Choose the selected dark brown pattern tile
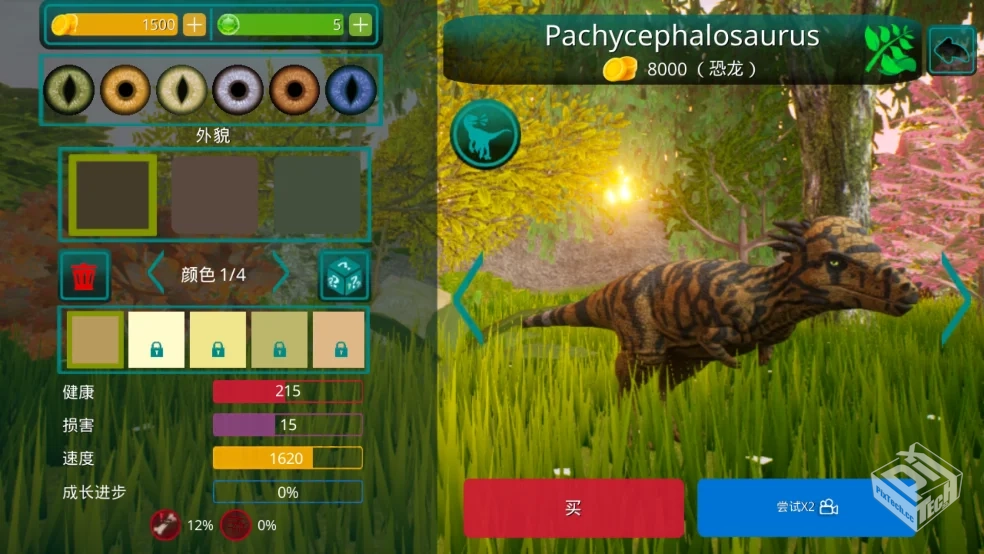This screenshot has height=554, width=984. tap(112, 194)
